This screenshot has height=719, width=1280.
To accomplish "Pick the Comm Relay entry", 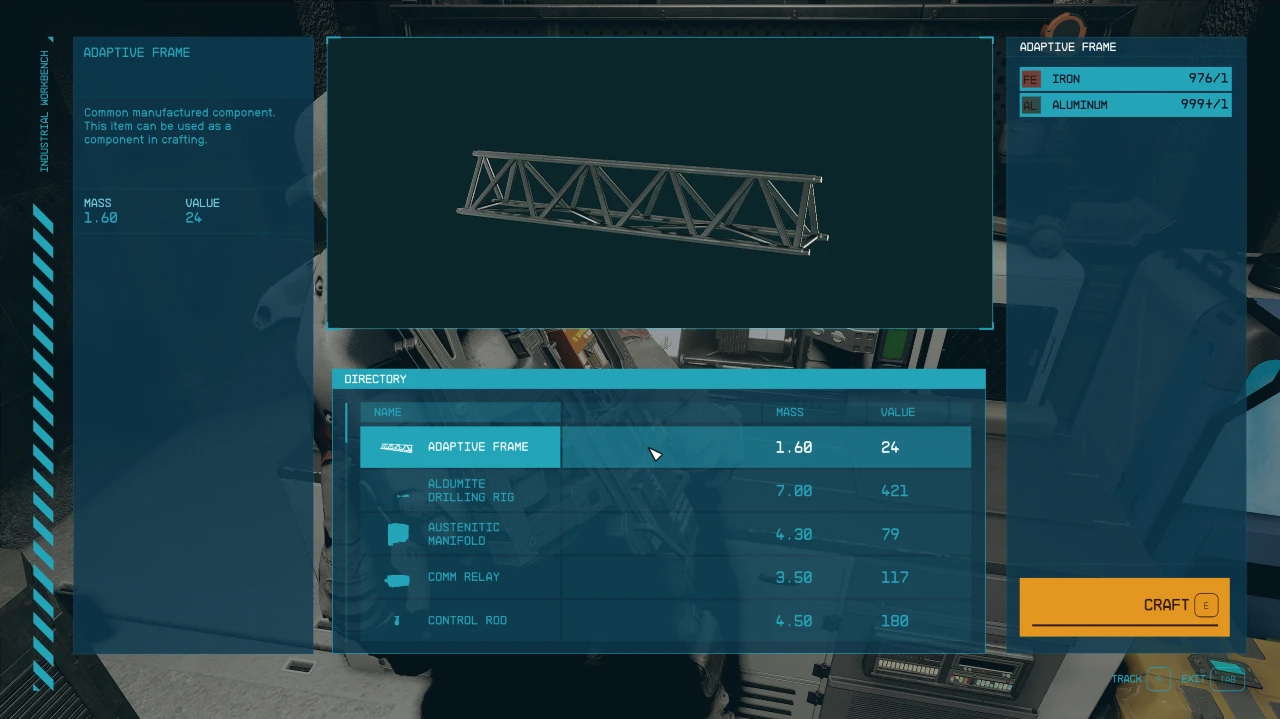I will click(x=665, y=578).
